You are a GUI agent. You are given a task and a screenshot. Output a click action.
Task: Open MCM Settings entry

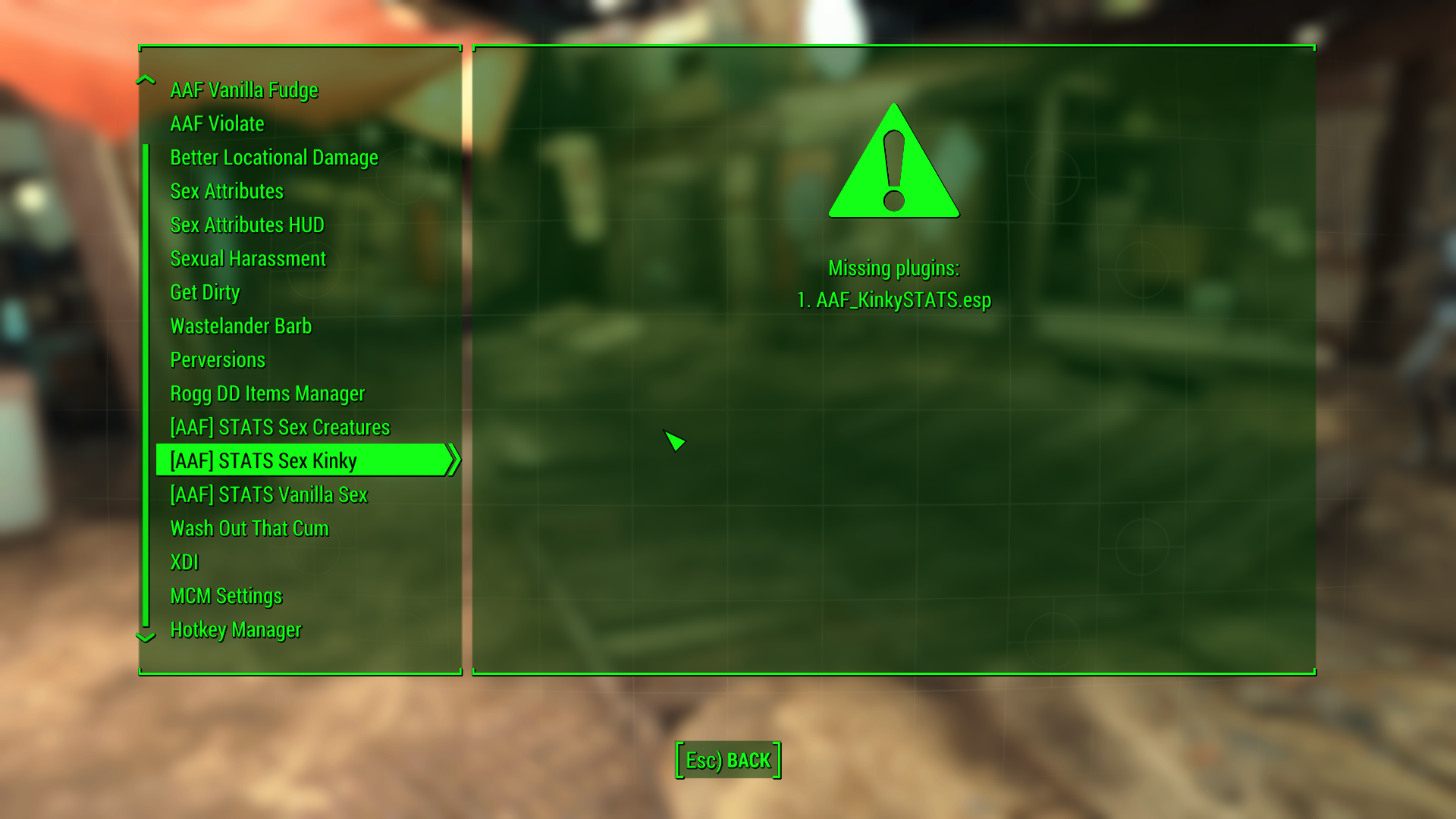click(x=226, y=596)
